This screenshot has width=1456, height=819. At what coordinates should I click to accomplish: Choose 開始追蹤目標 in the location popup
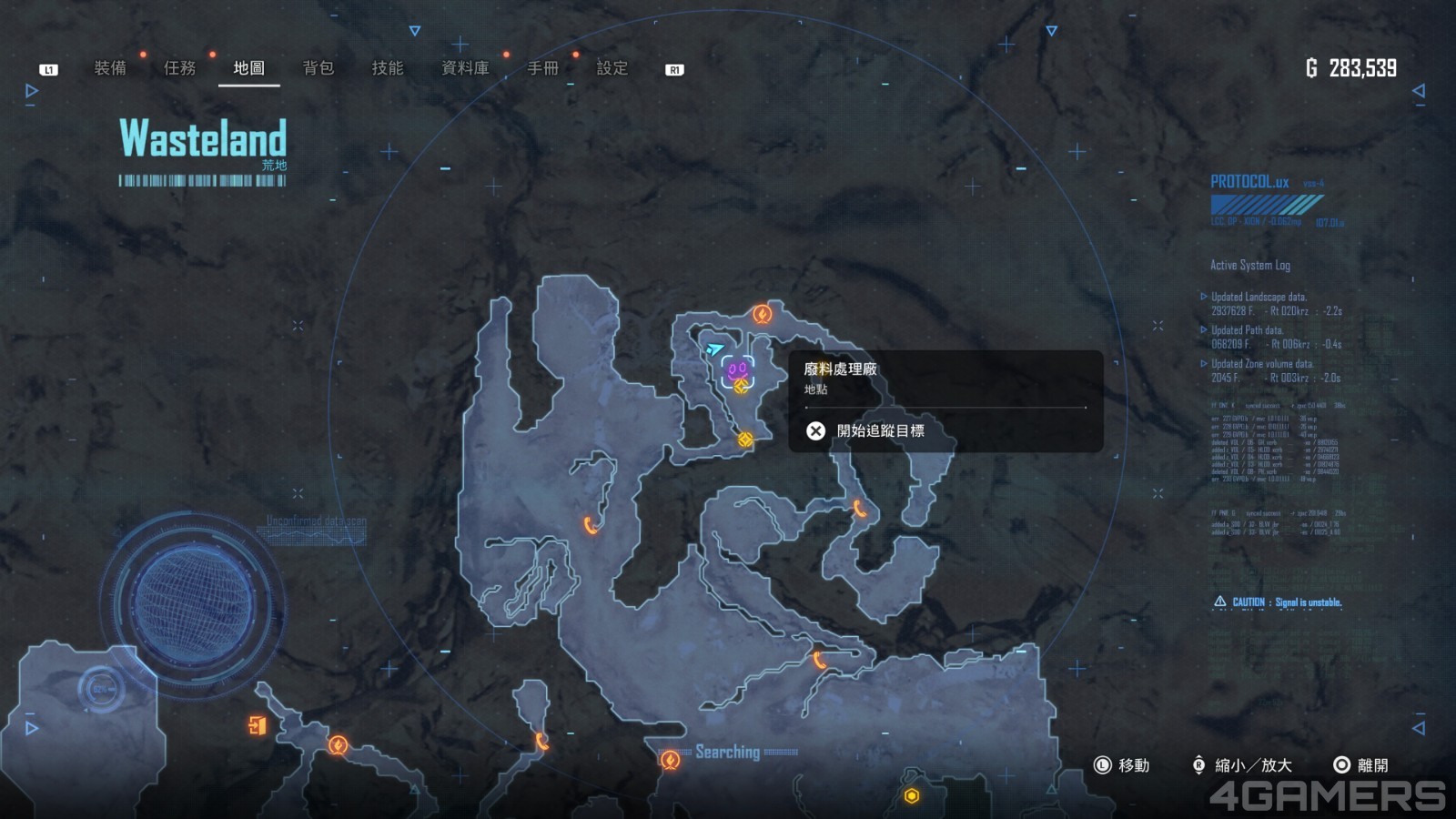click(879, 430)
